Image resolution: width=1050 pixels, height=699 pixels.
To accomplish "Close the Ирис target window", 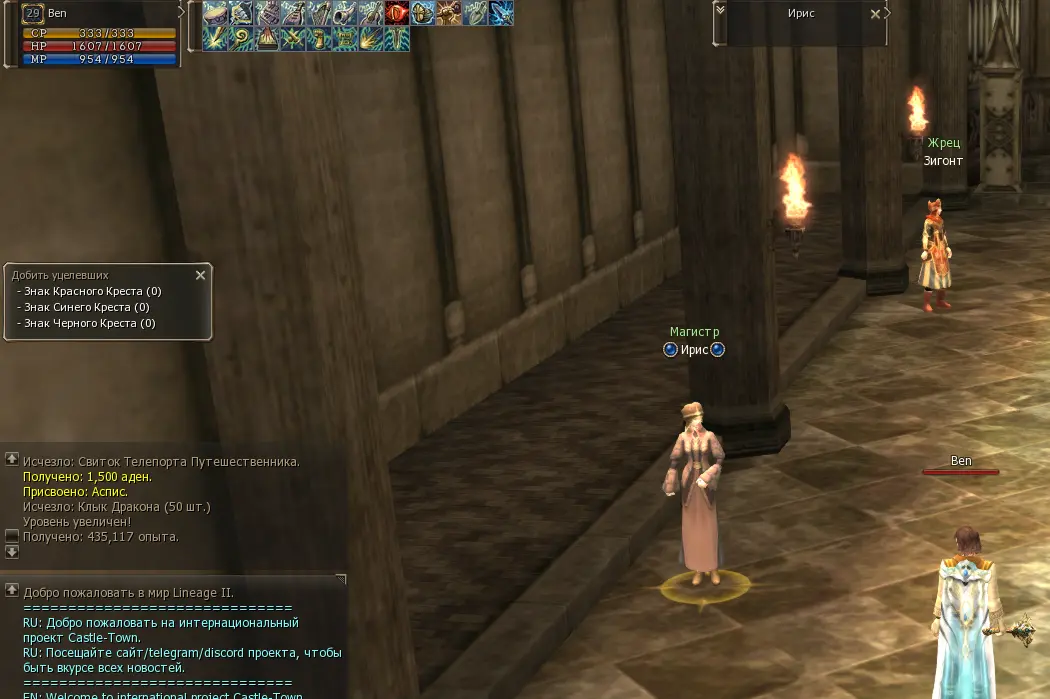I will (x=876, y=14).
